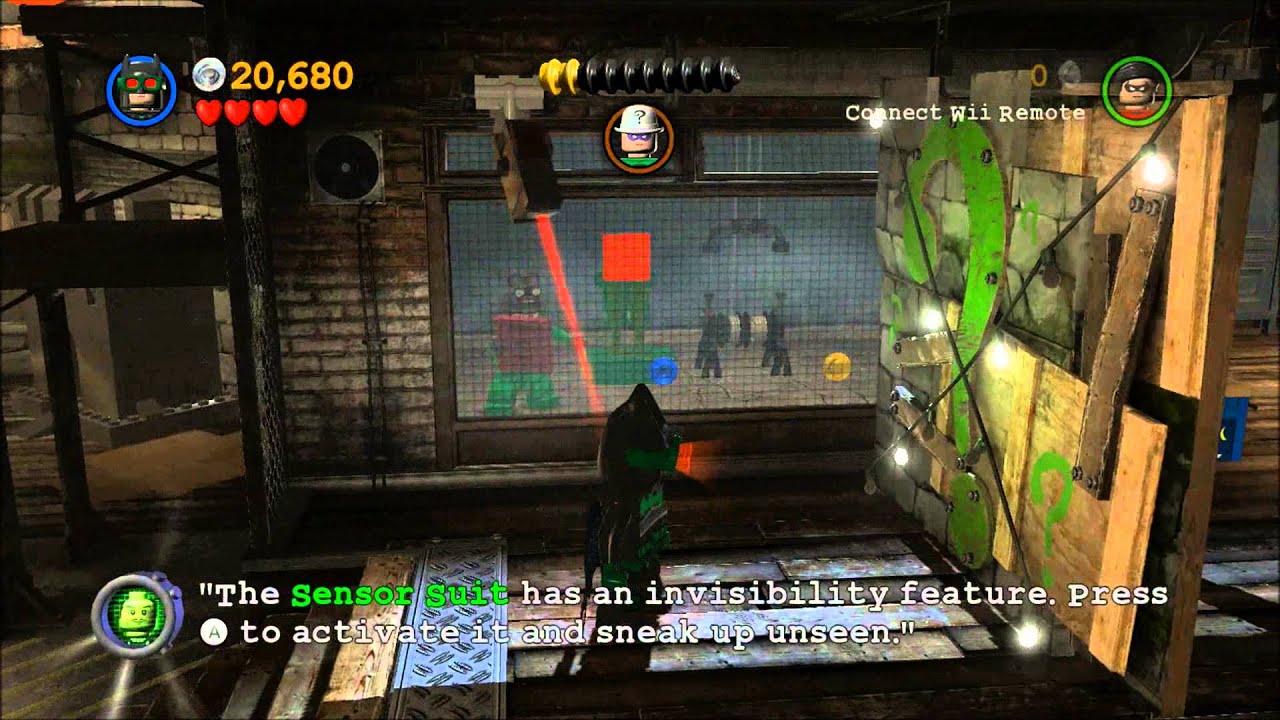Select the Connect Wii Remote prompt

966,113
